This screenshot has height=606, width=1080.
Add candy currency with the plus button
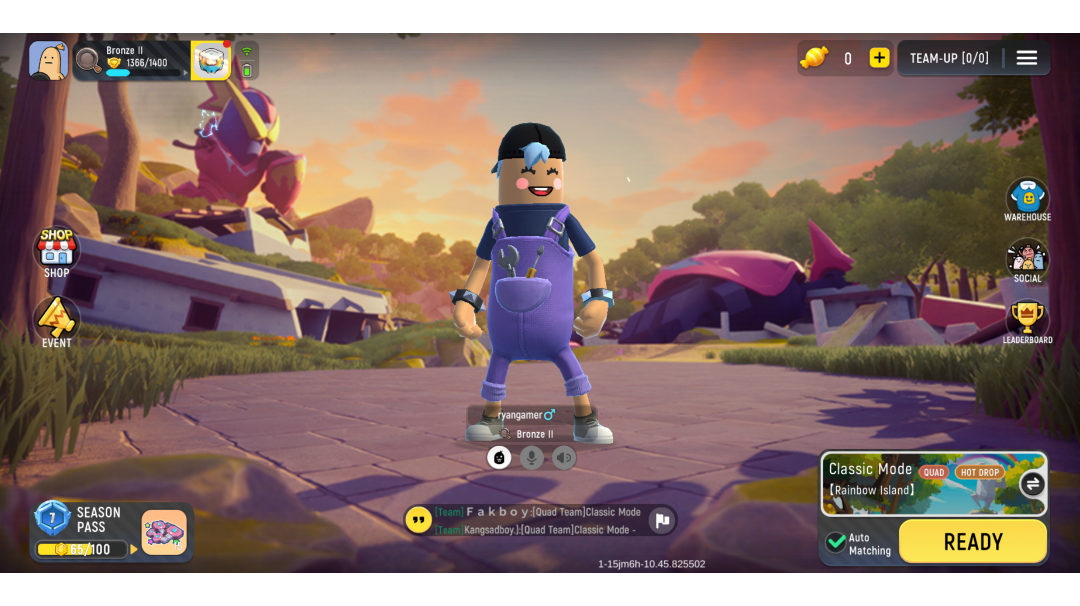pyautogui.click(x=879, y=58)
